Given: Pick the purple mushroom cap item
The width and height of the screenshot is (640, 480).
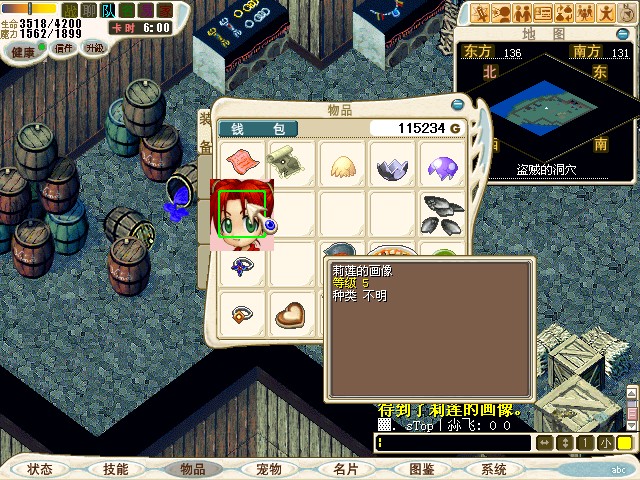Looking at the screenshot, I should (x=442, y=164).
